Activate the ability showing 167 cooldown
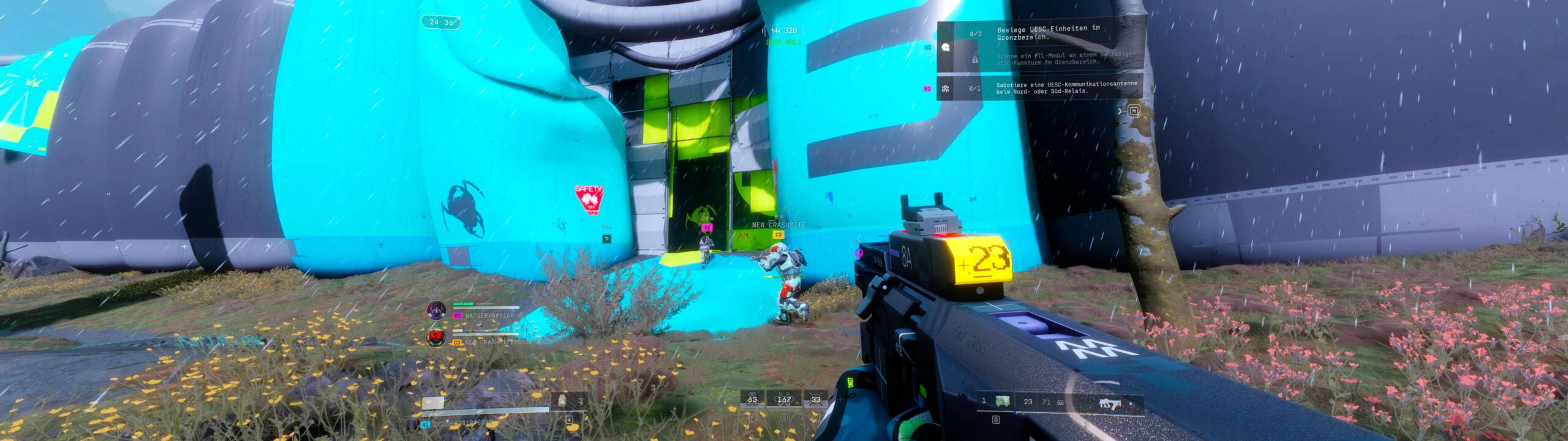This screenshot has height=441, width=1568. 783,400
